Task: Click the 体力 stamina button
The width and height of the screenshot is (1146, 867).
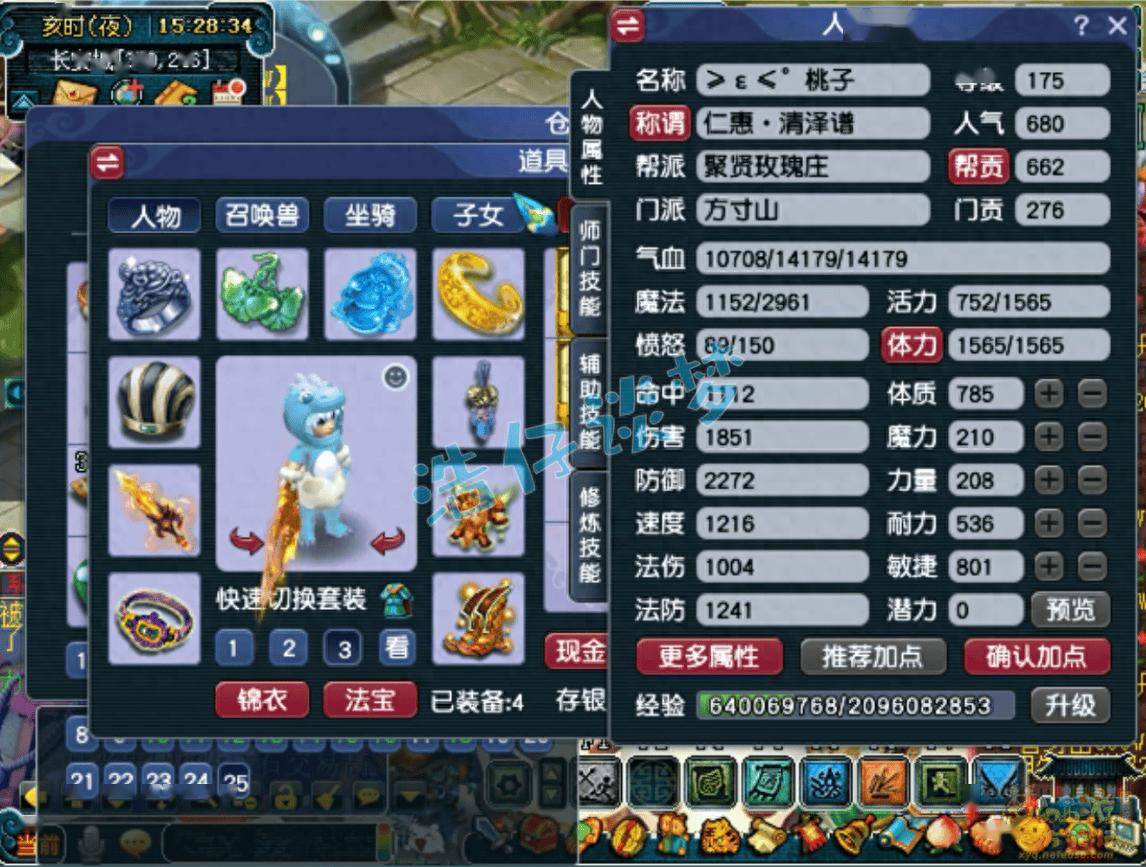Action: (x=911, y=346)
